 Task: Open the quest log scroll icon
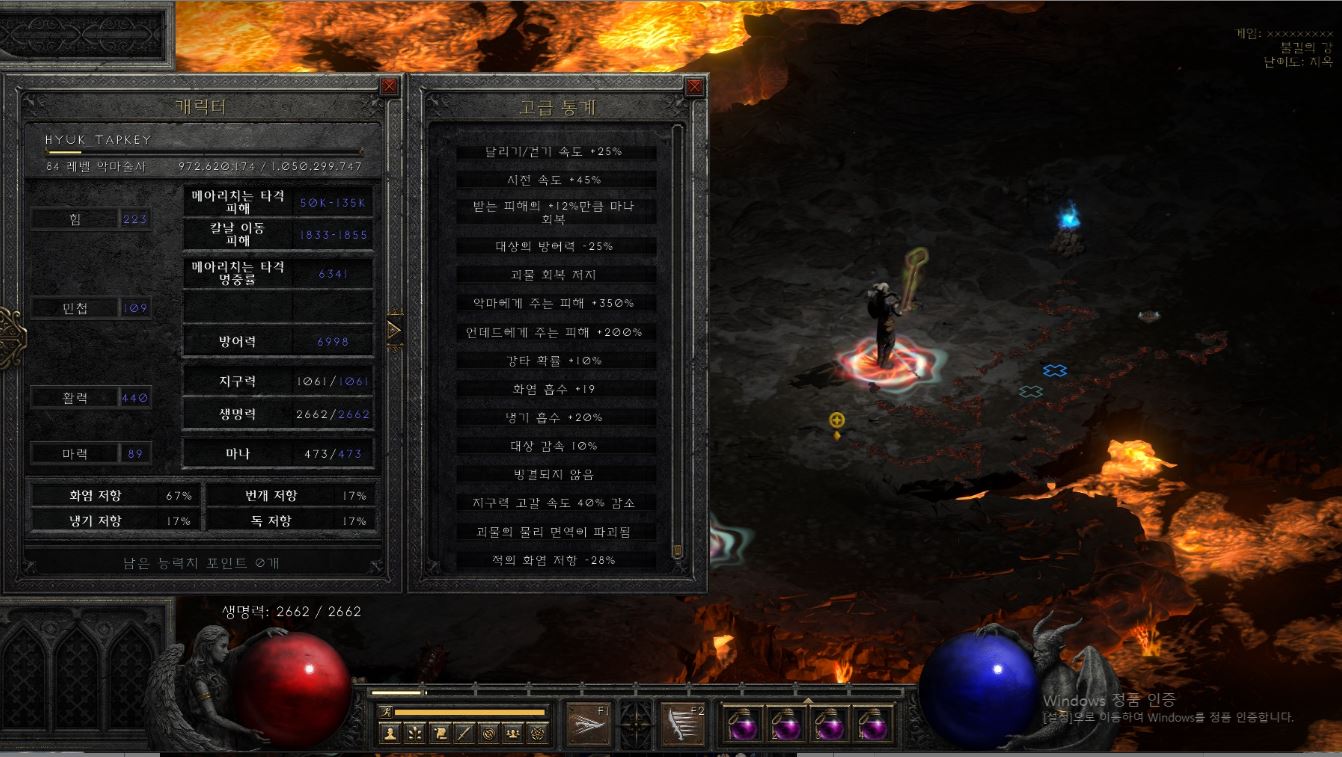pyautogui.click(x=440, y=733)
